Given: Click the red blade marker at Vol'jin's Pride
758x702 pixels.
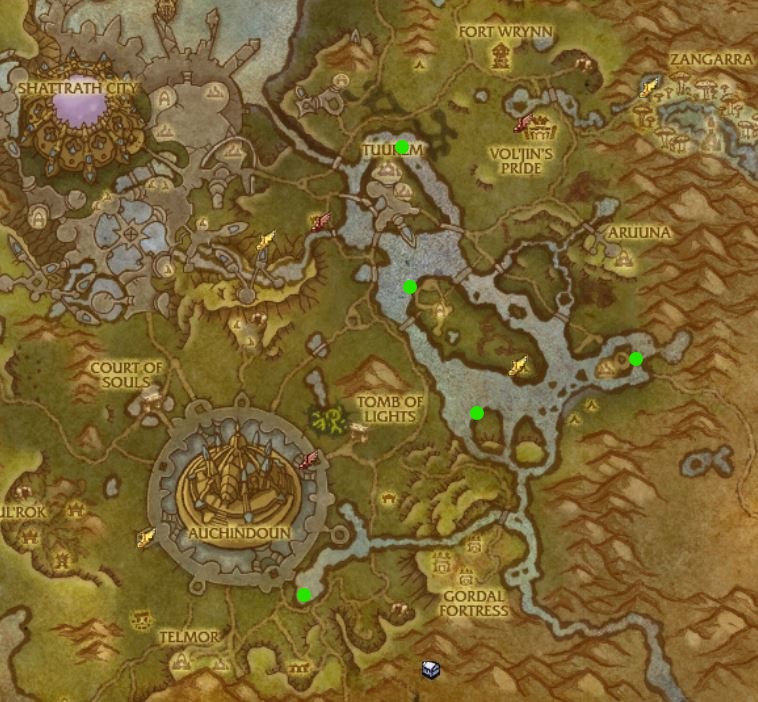Looking at the screenshot, I should click(x=523, y=123).
